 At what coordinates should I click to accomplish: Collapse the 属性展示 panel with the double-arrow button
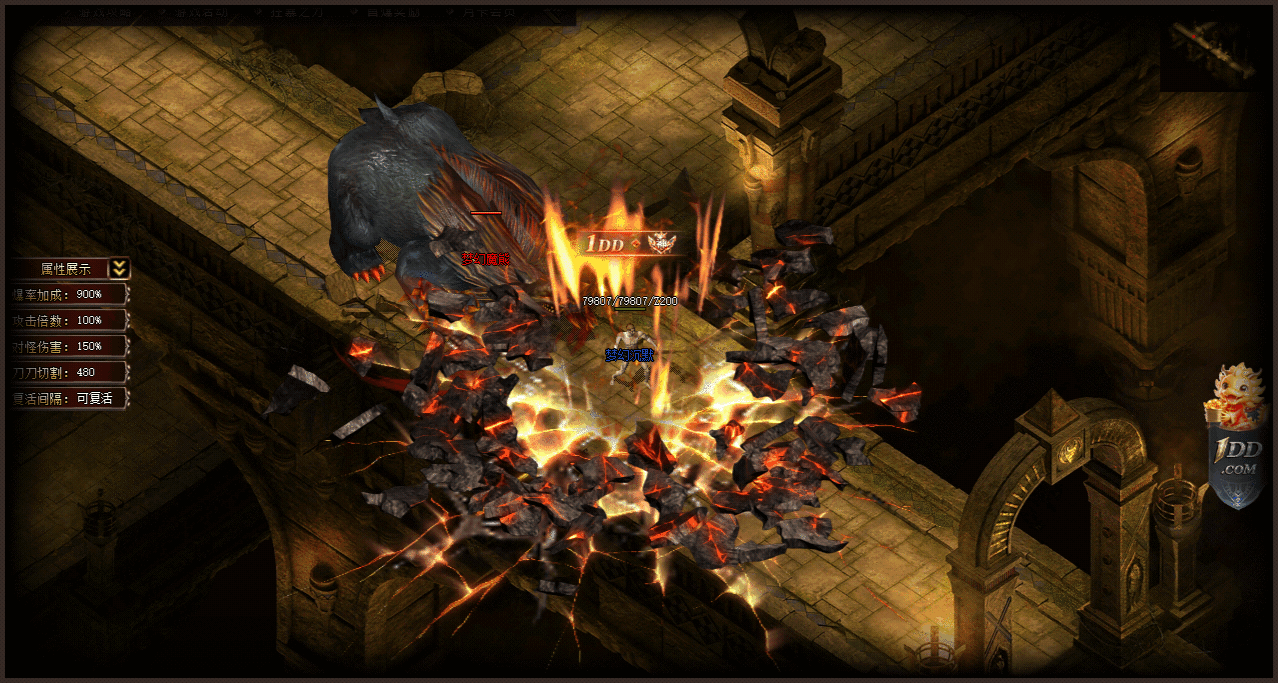[119, 268]
